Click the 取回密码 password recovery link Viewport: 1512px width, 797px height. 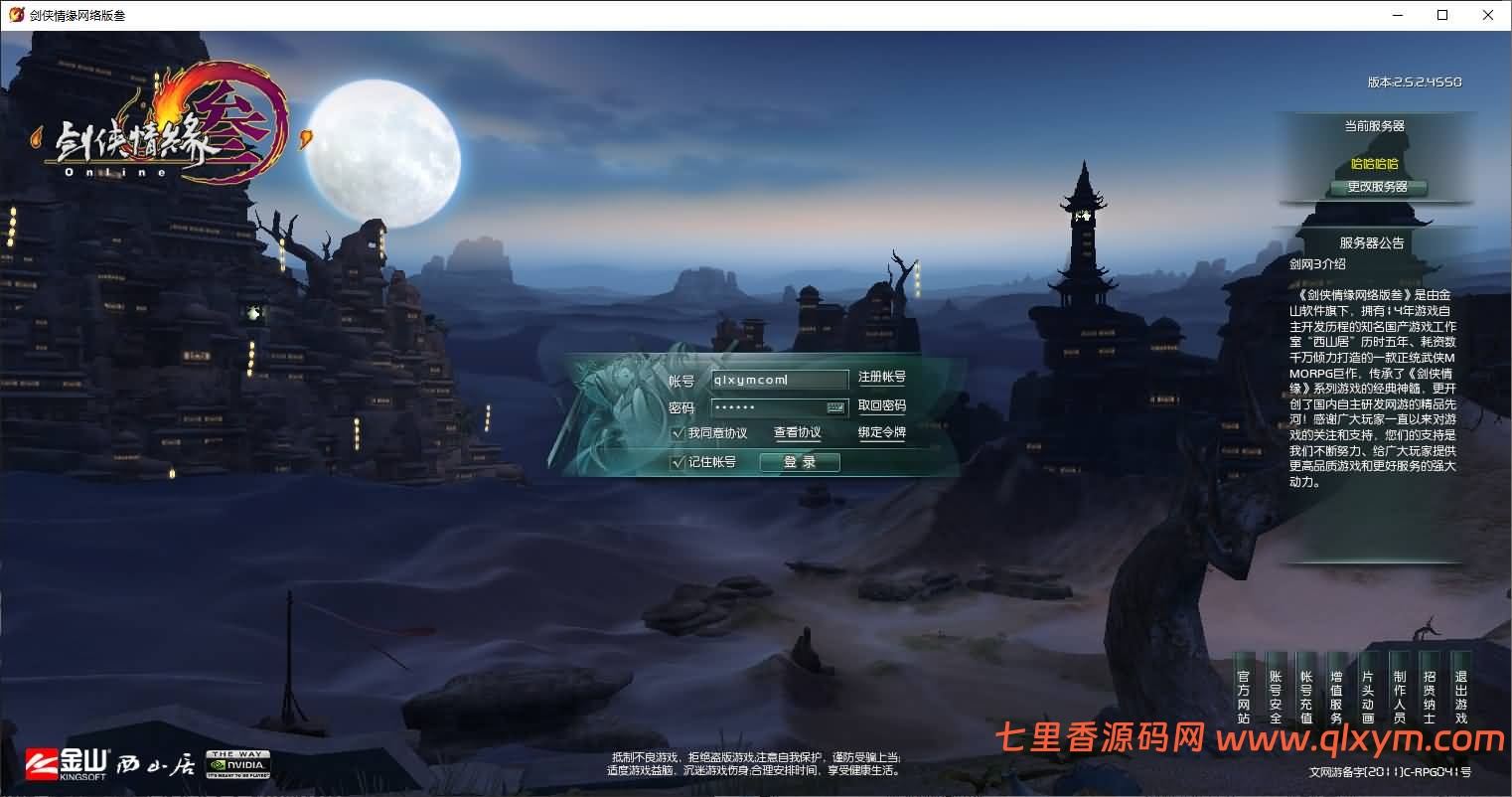click(x=882, y=406)
